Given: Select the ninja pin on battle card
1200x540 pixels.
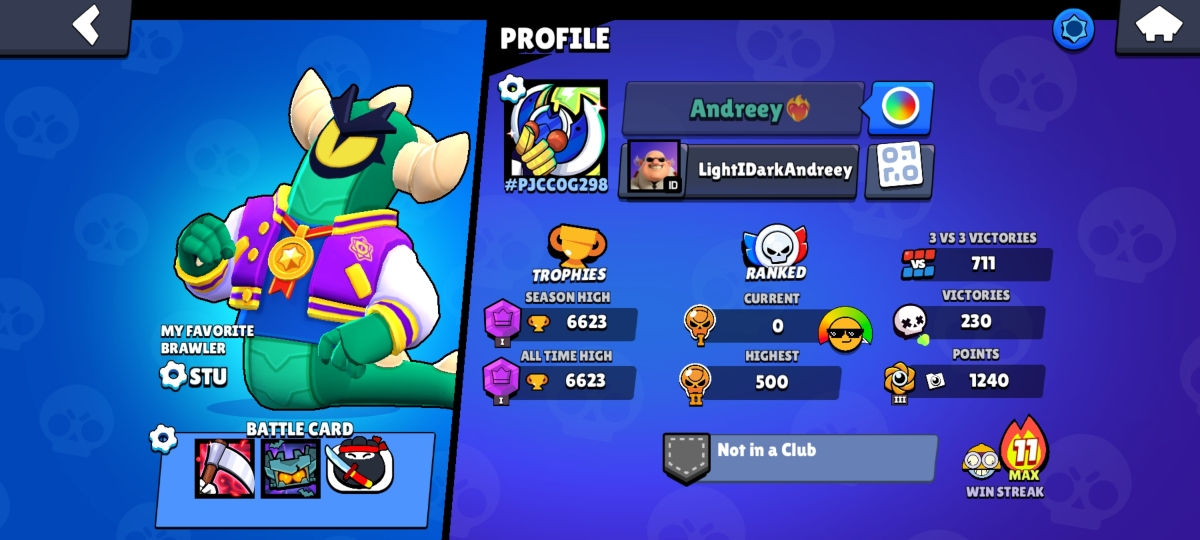Looking at the screenshot, I should tap(359, 467).
